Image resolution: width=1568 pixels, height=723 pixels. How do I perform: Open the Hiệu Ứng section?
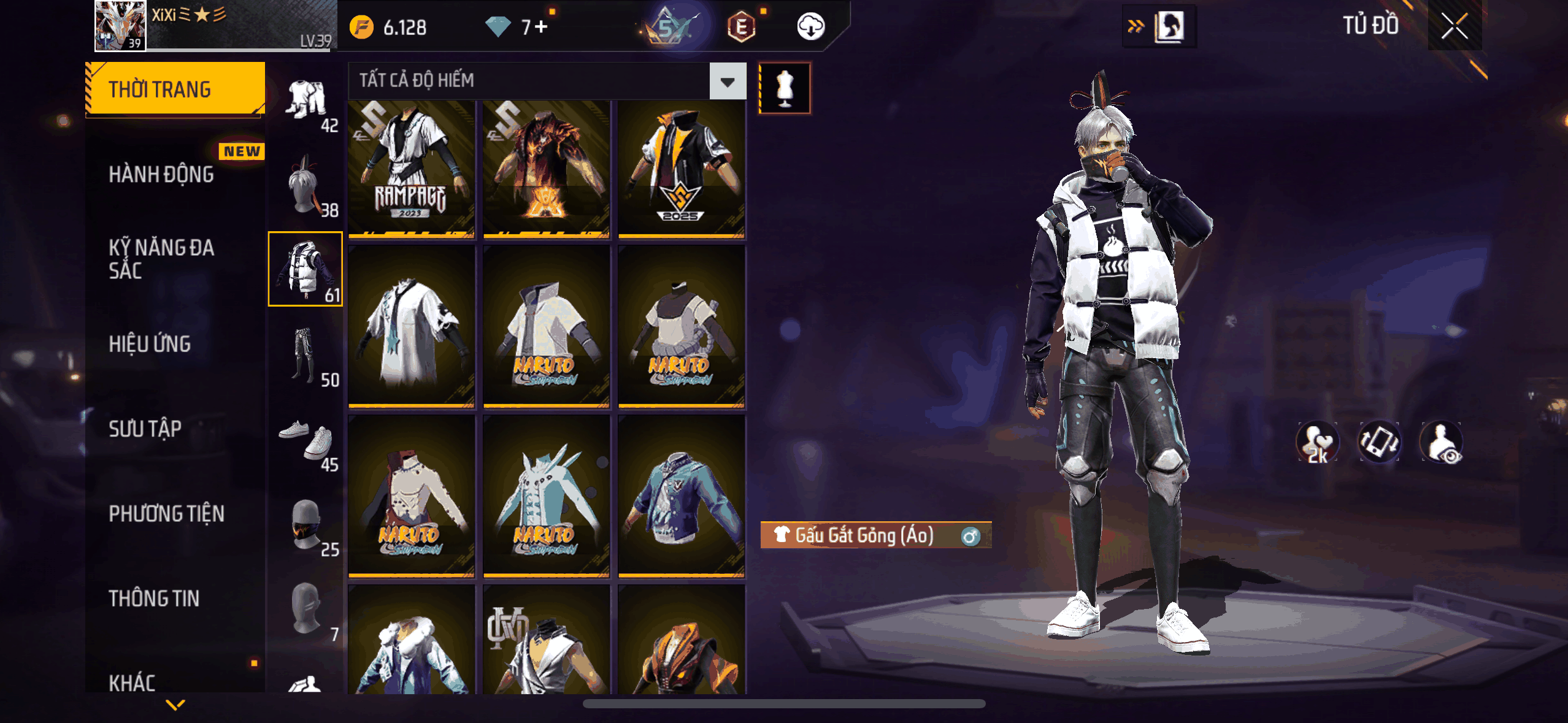150,344
